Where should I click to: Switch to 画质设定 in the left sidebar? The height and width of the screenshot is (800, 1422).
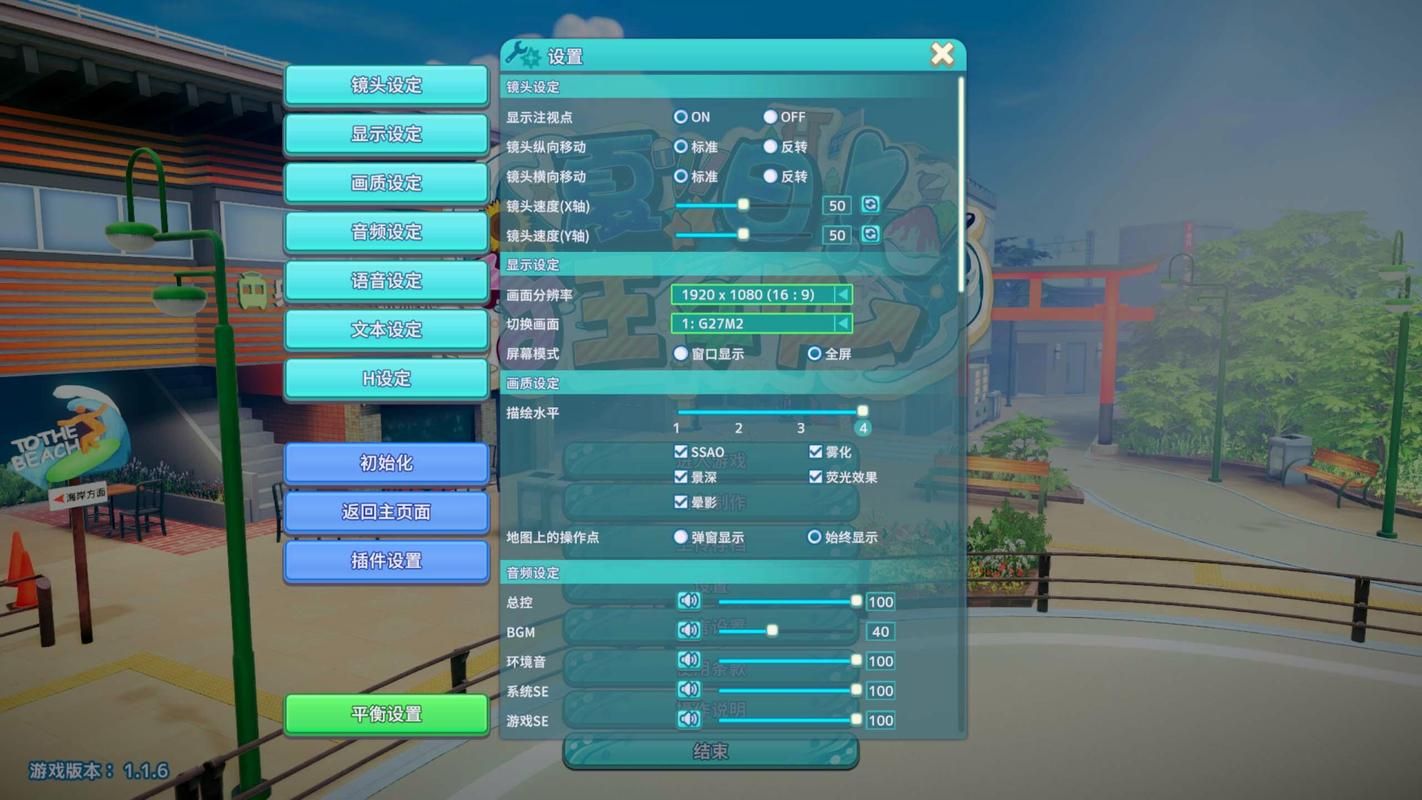click(x=387, y=183)
